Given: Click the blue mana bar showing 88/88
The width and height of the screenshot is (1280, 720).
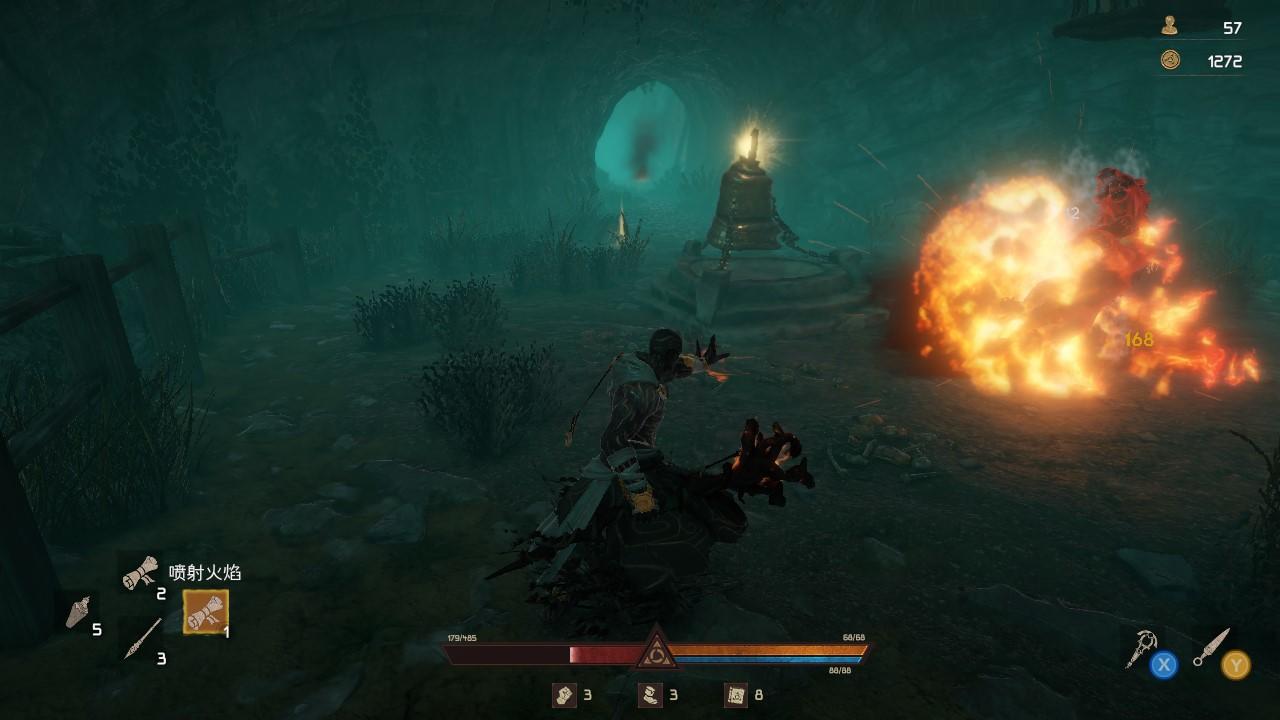Looking at the screenshot, I should point(770,658).
